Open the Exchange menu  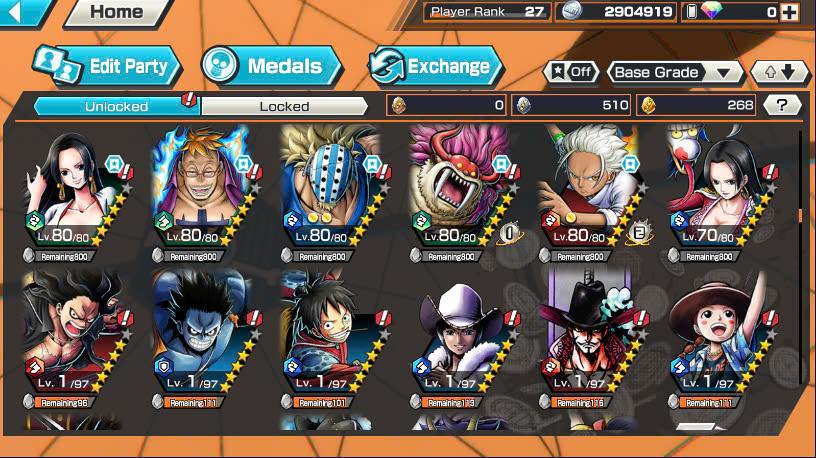[x=436, y=67]
